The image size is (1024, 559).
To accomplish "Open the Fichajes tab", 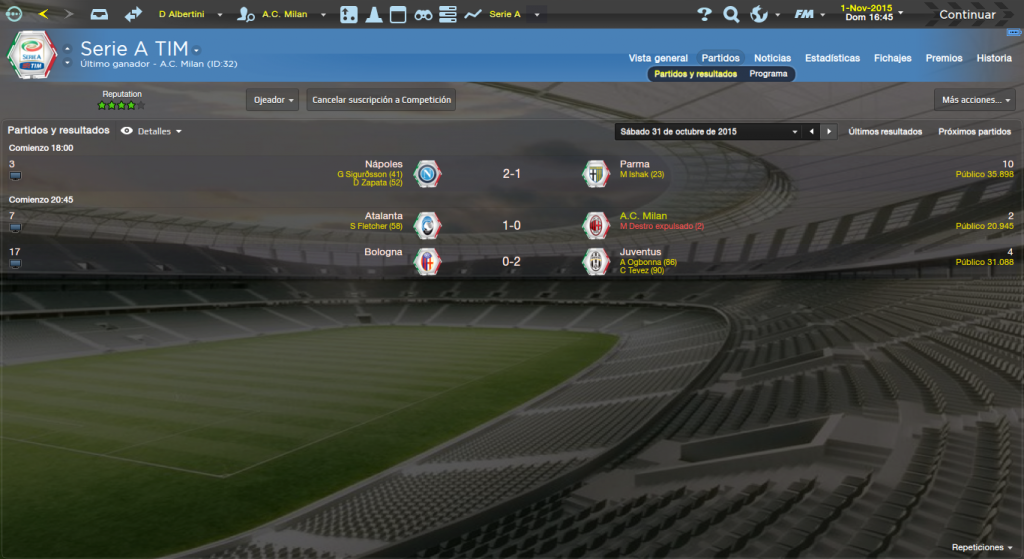I will pyautogui.click(x=892, y=58).
